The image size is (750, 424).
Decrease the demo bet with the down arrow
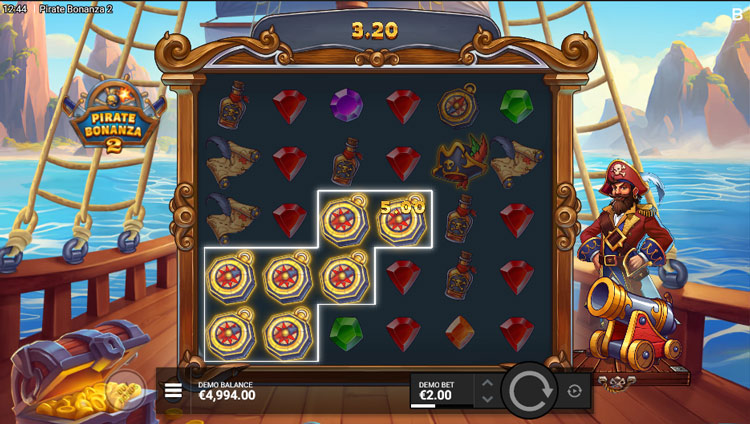(x=487, y=399)
